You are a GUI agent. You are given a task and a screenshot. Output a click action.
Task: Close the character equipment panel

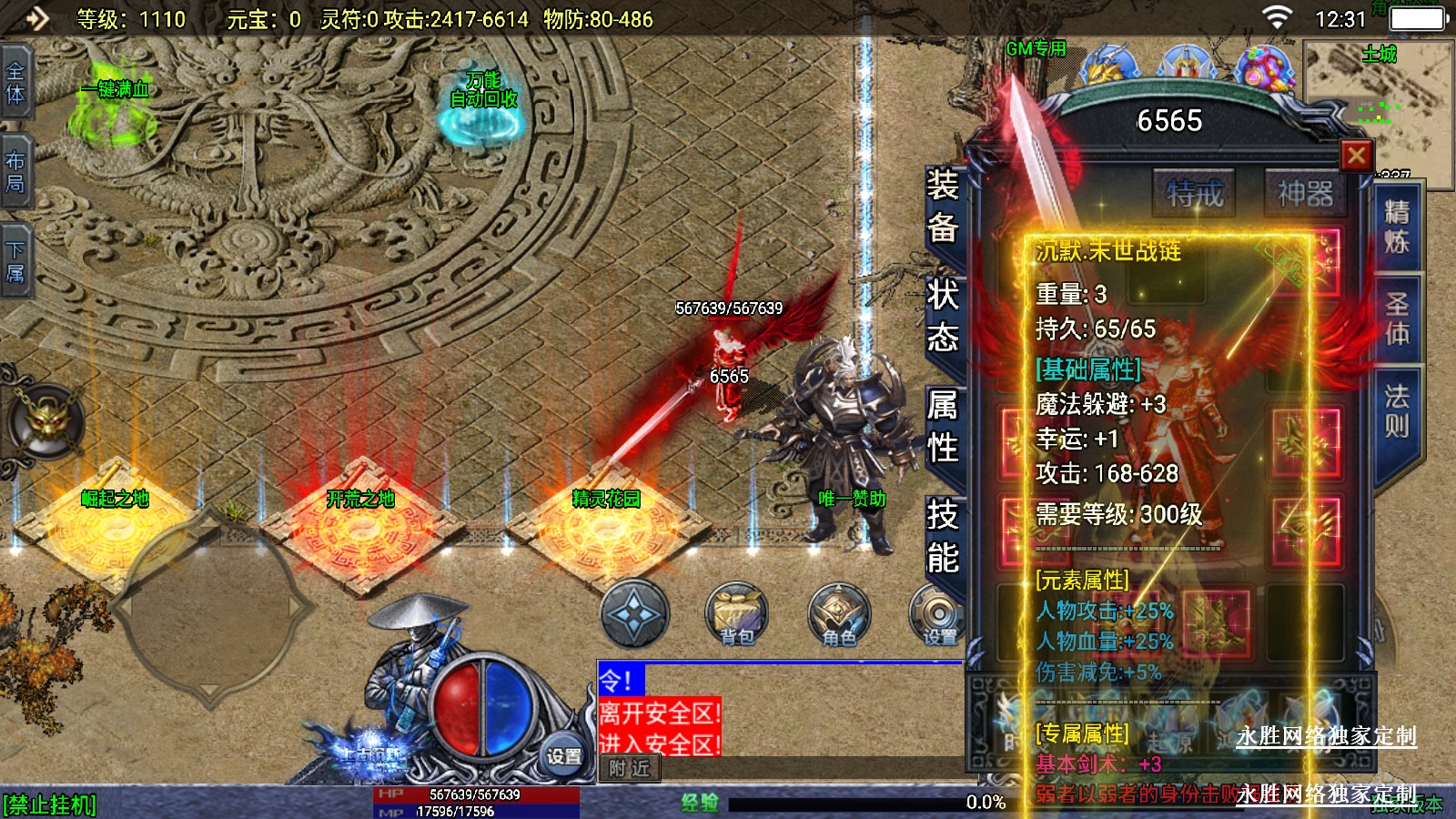[x=1356, y=156]
